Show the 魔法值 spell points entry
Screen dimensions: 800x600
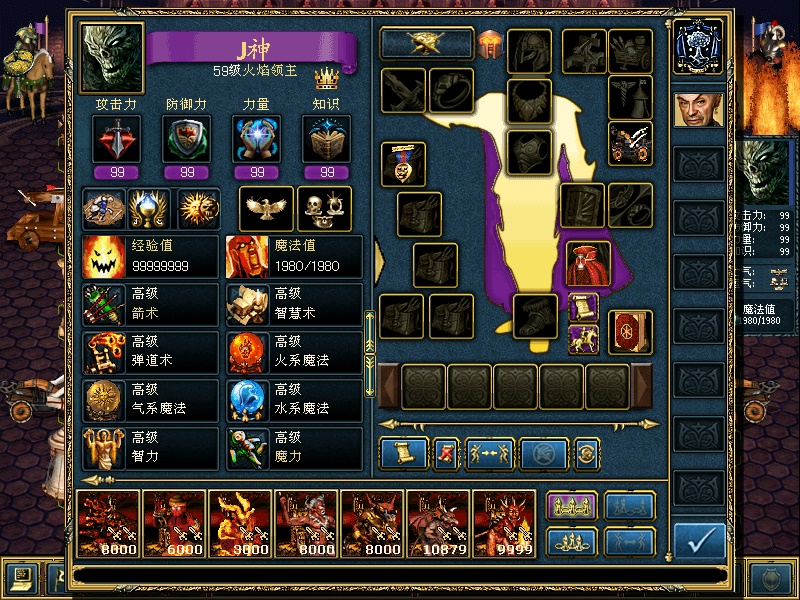[x=293, y=257]
